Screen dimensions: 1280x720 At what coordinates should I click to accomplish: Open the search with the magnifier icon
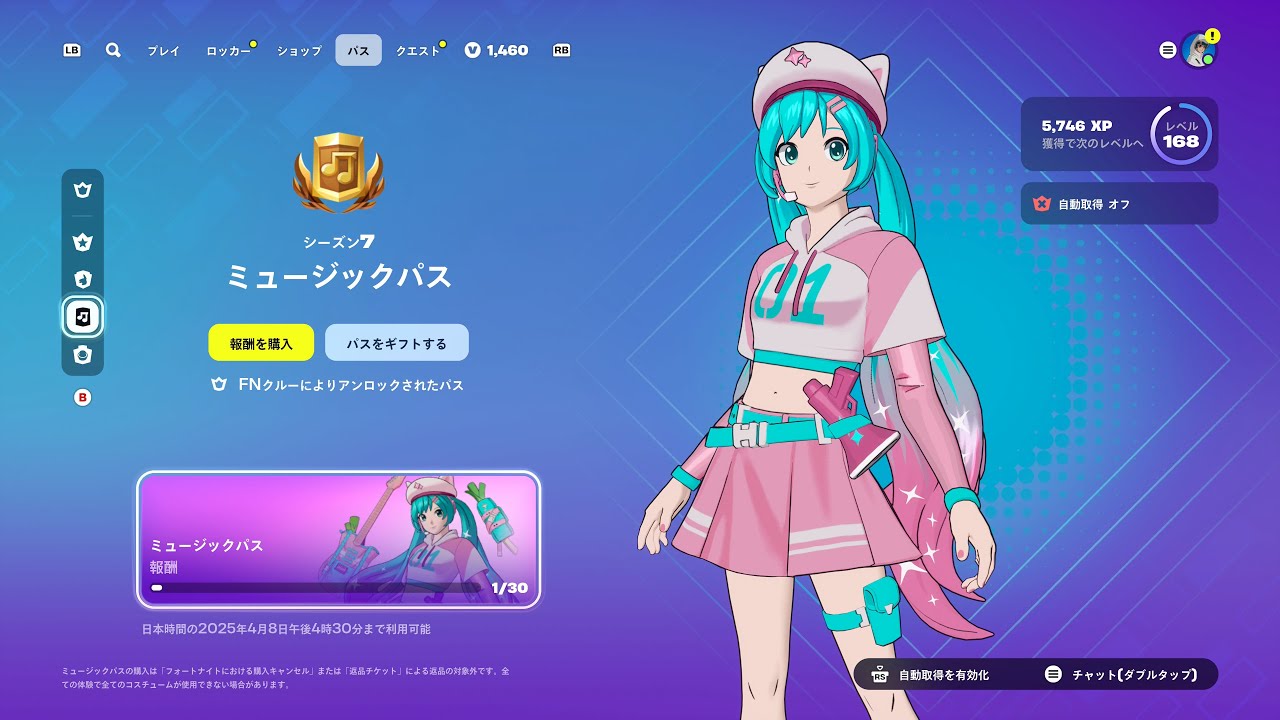click(112, 50)
